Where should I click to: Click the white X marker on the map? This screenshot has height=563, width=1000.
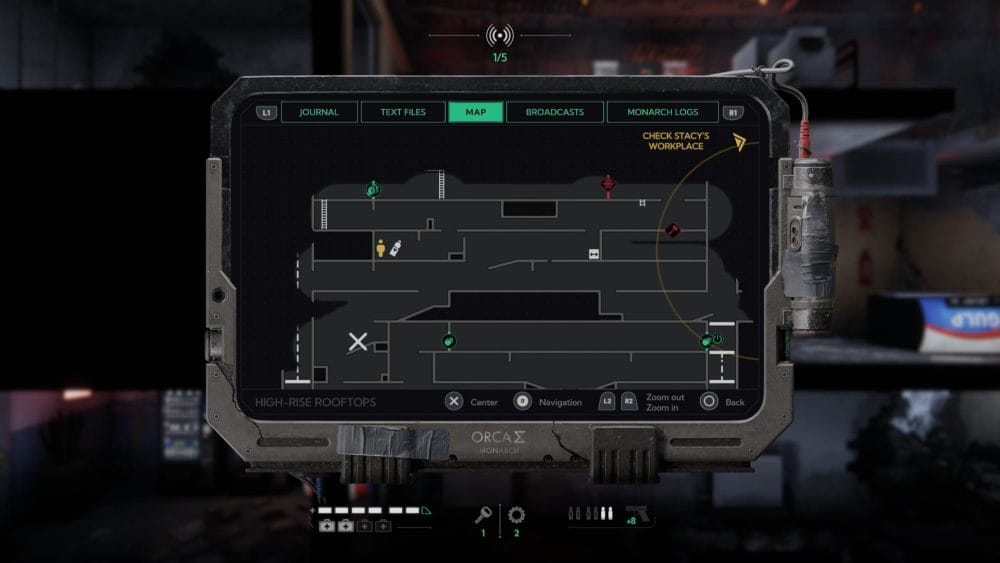click(358, 343)
